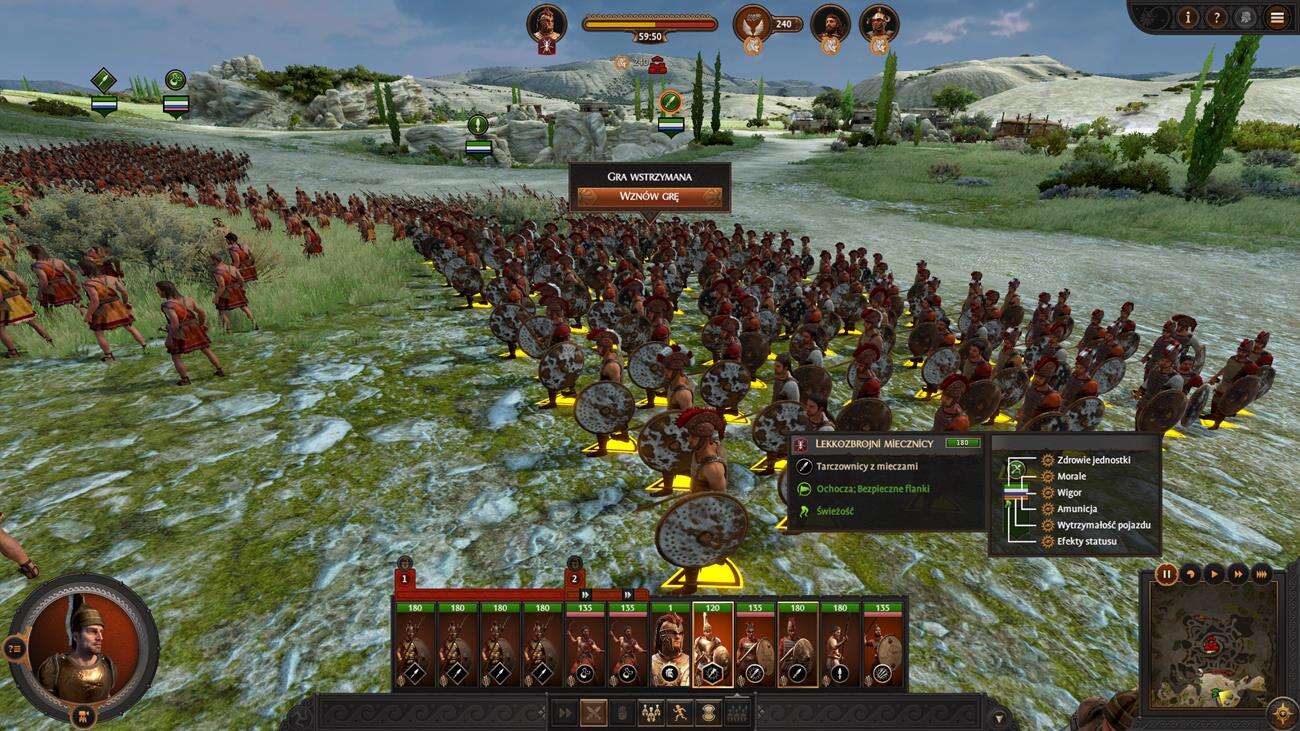The width and height of the screenshot is (1300, 731).
Task: Select the last unit card in the army bar
Action: coord(883,645)
